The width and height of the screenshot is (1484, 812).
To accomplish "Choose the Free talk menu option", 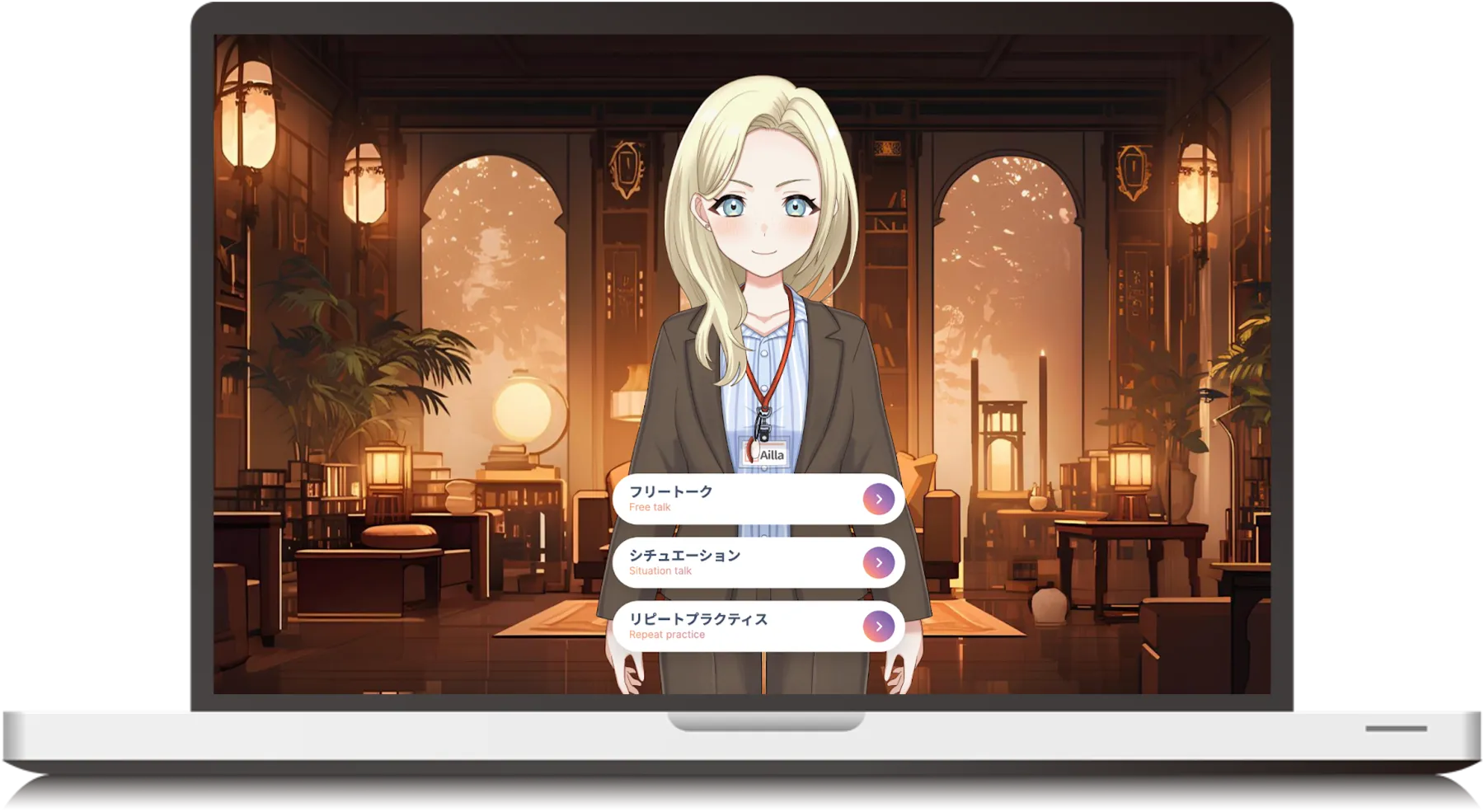I will (x=742, y=499).
